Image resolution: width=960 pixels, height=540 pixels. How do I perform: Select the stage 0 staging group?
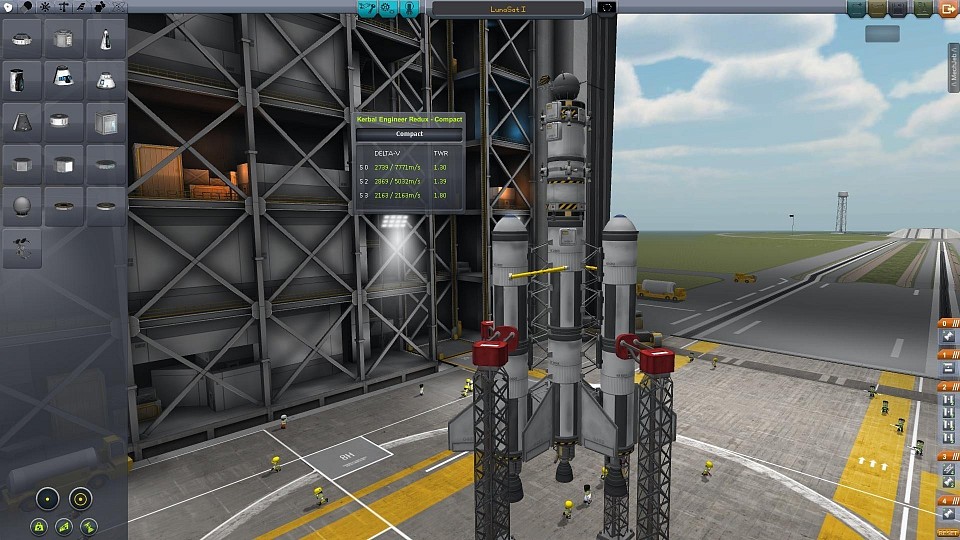(946, 324)
